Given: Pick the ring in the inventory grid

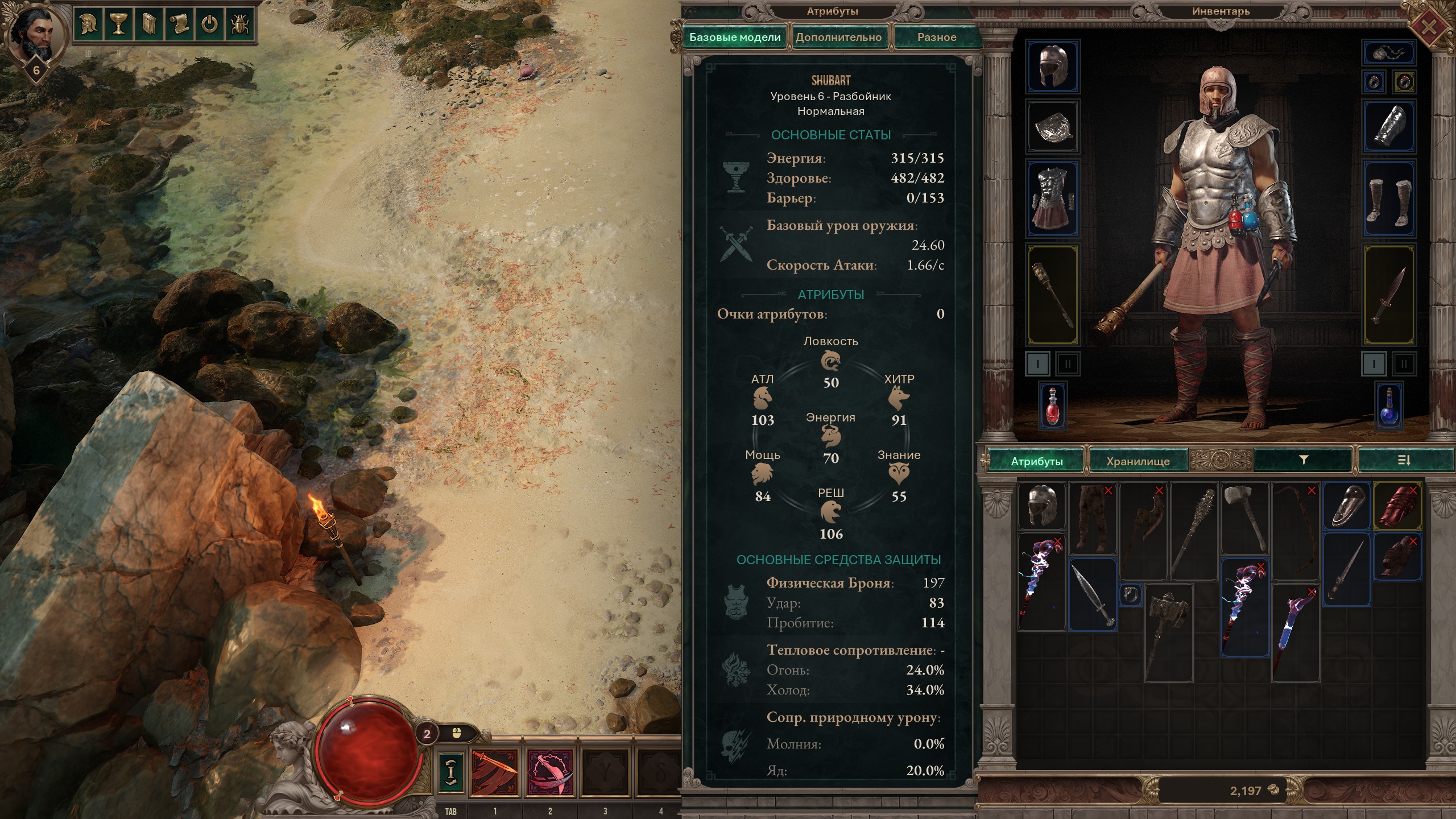Looking at the screenshot, I should click(1131, 595).
